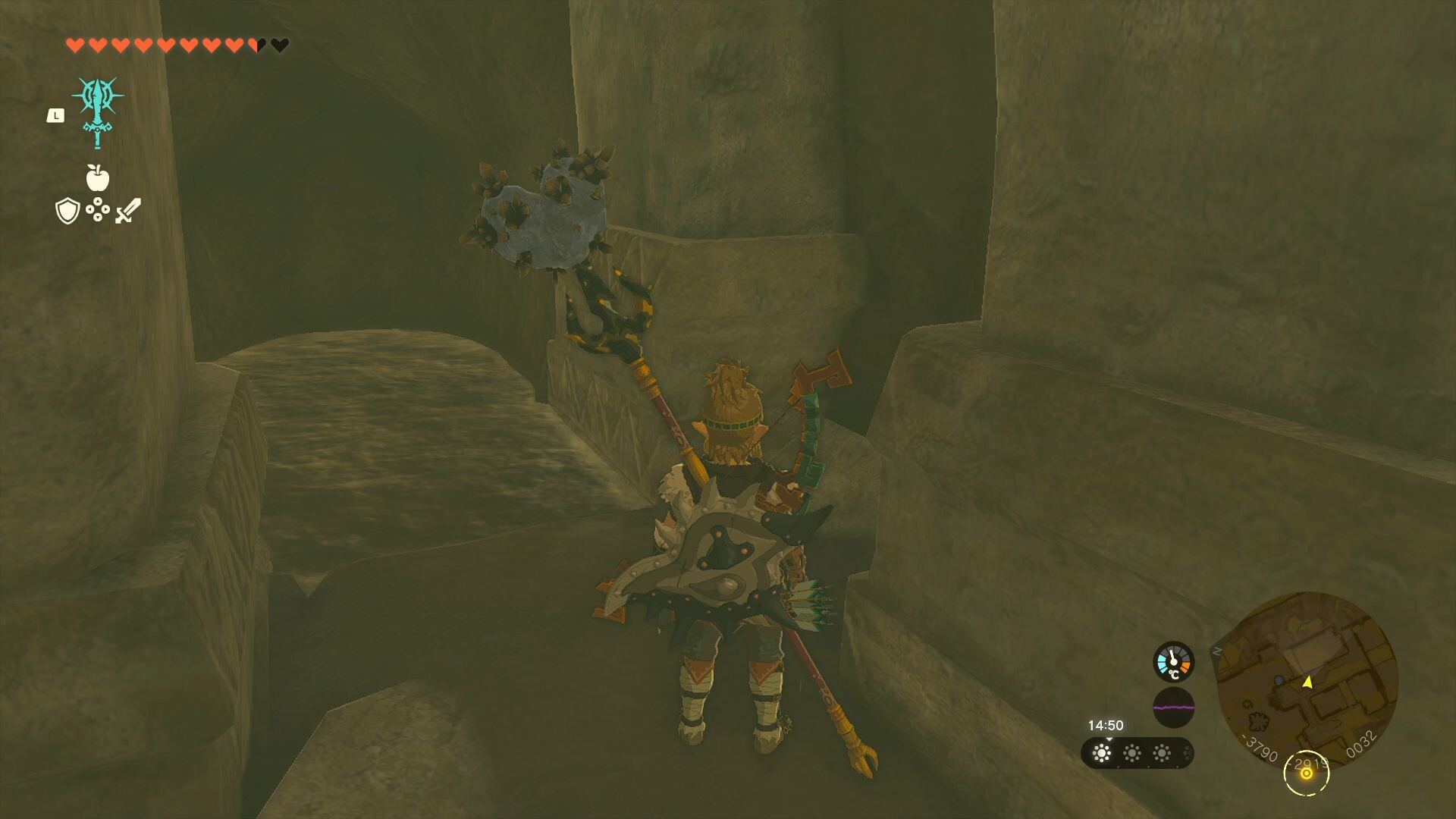Viewport: 1456px width, 819px height.
Task: Click the -2919 coordinate readout
Action: 1308,762
